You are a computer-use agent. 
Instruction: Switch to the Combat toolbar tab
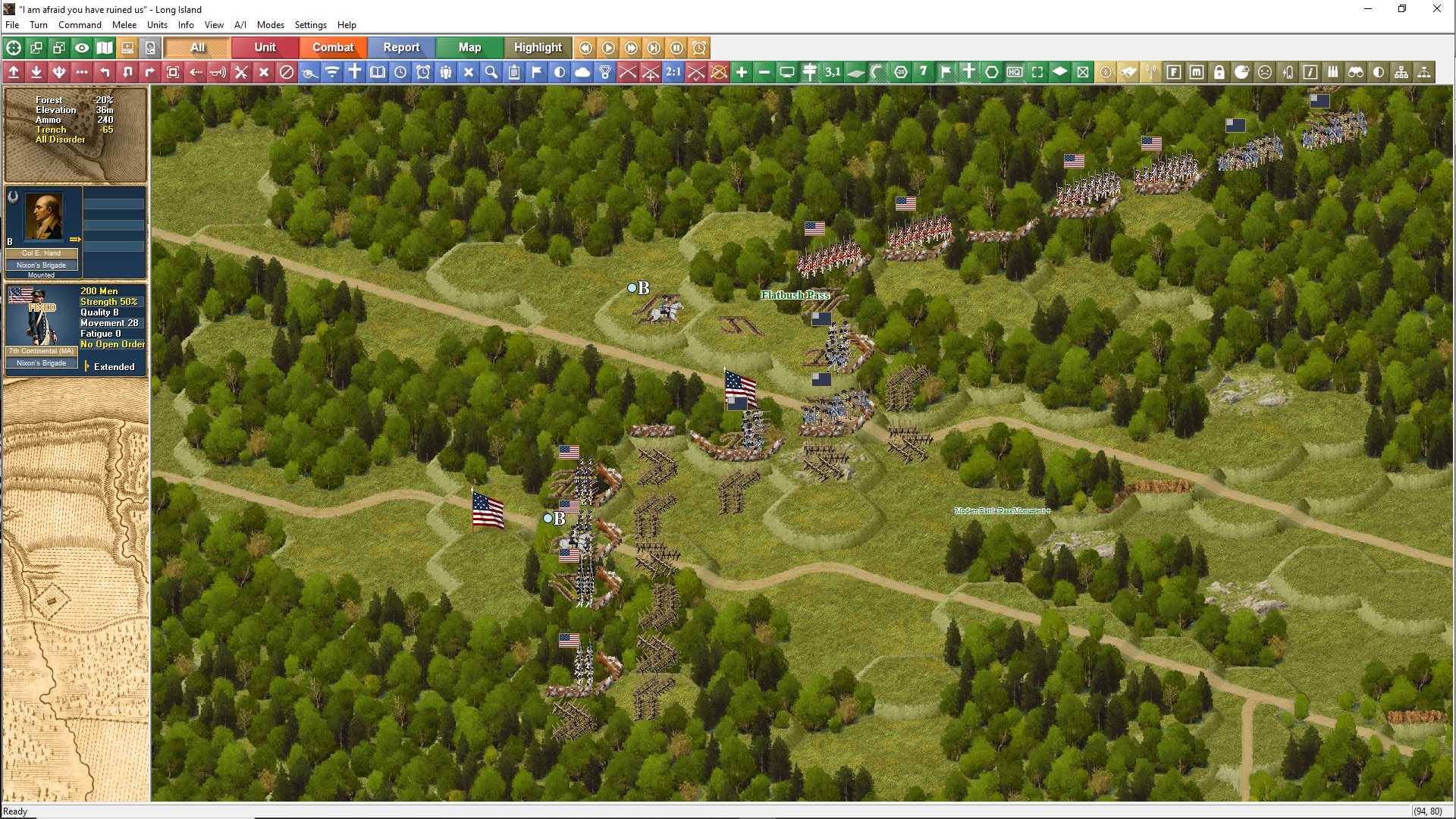pyautogui.click(x=333, y=47)
